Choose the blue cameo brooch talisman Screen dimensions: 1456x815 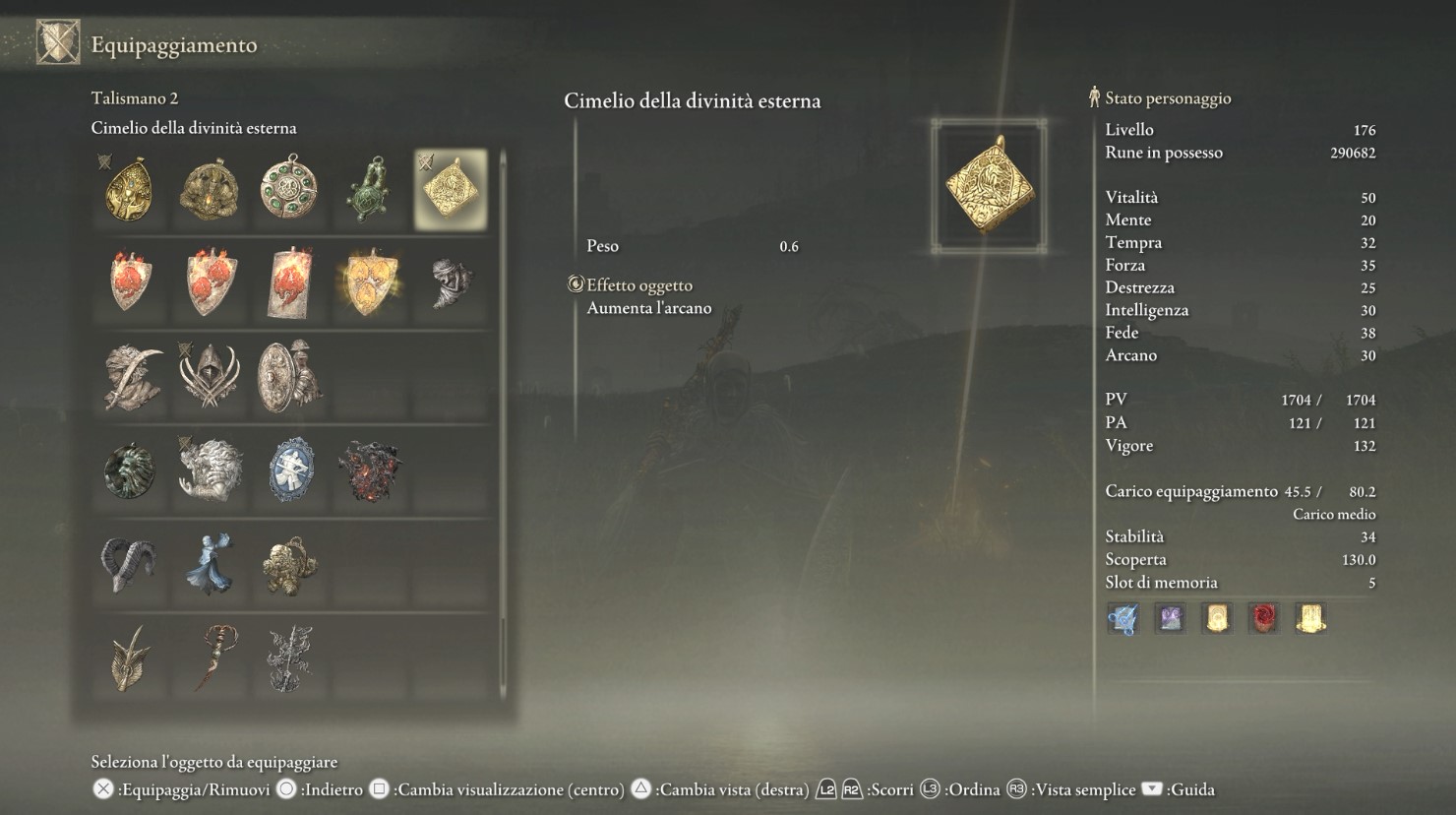[x=290, y=470]
